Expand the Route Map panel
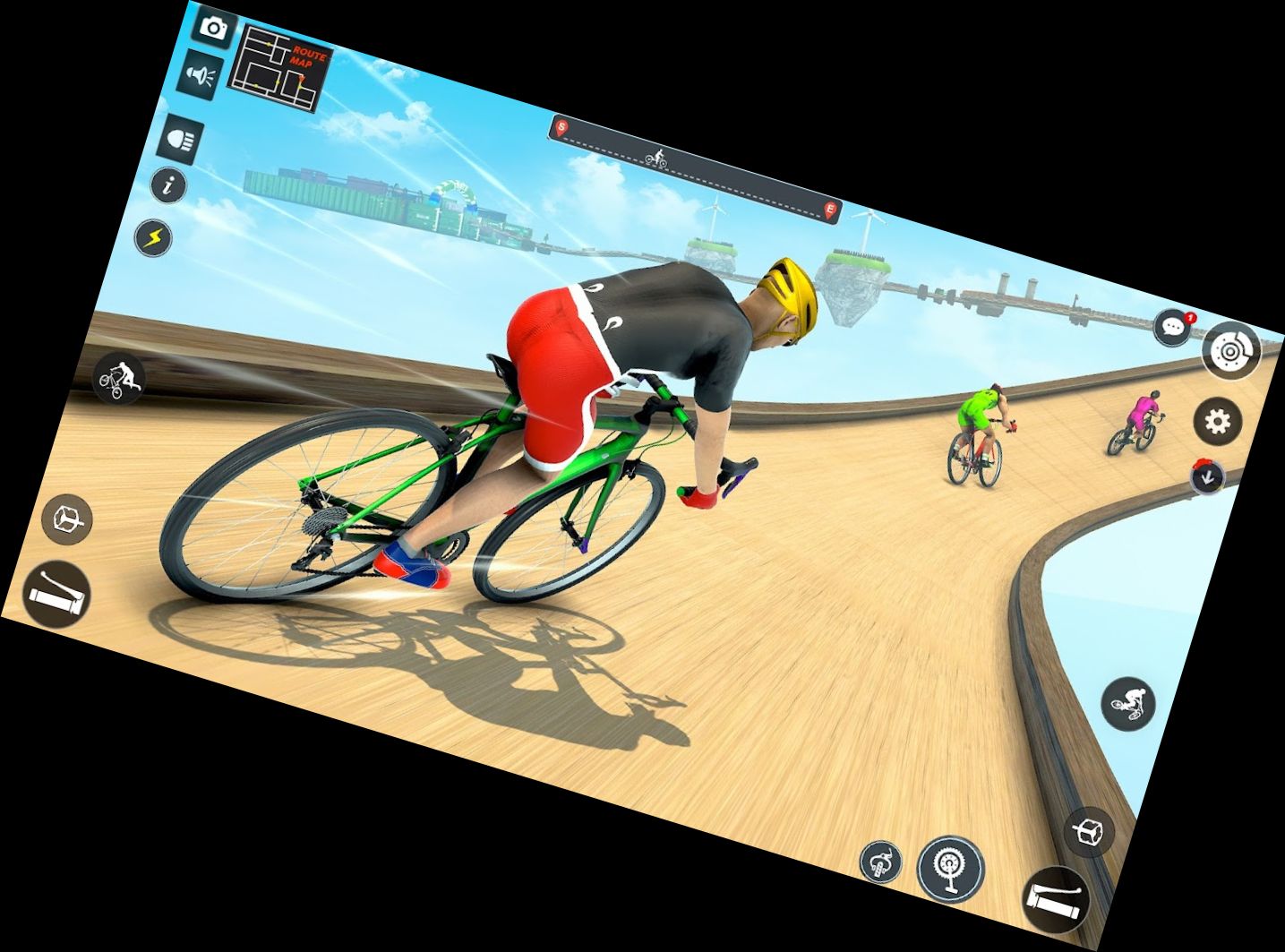Viewport: 1285px width, 952px height. pos(279,70)
